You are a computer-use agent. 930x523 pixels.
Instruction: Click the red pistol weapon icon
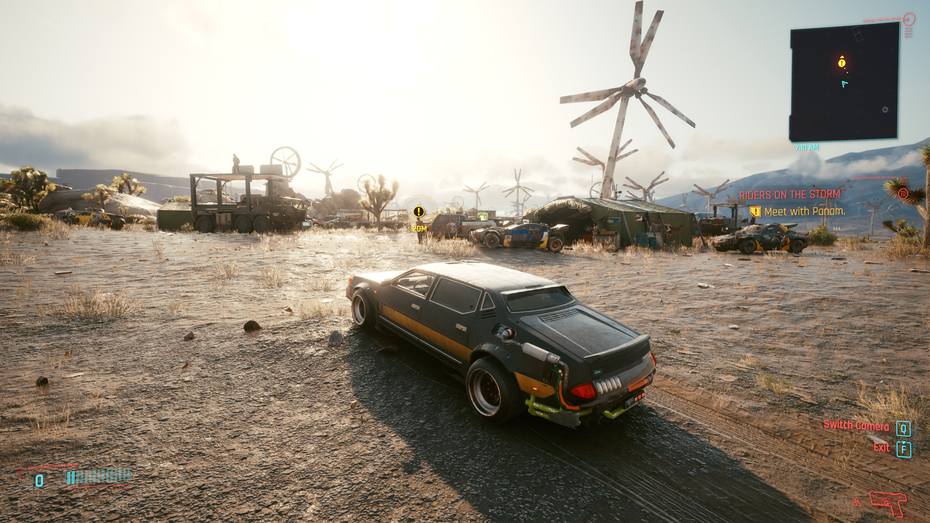[x=887, y=502]
